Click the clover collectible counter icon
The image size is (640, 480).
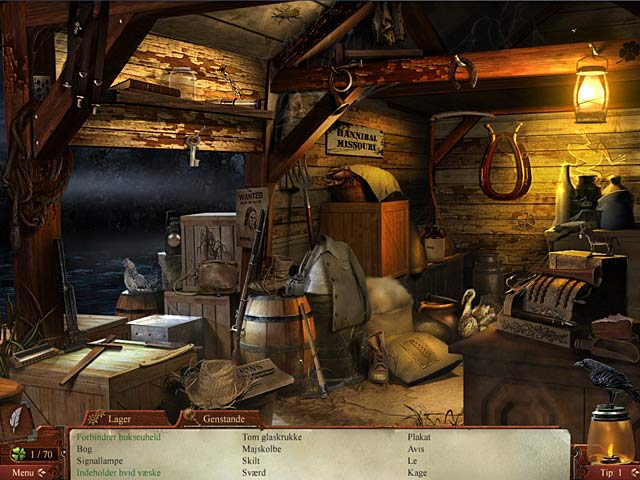pyautogui.click(x=17, y=453)
